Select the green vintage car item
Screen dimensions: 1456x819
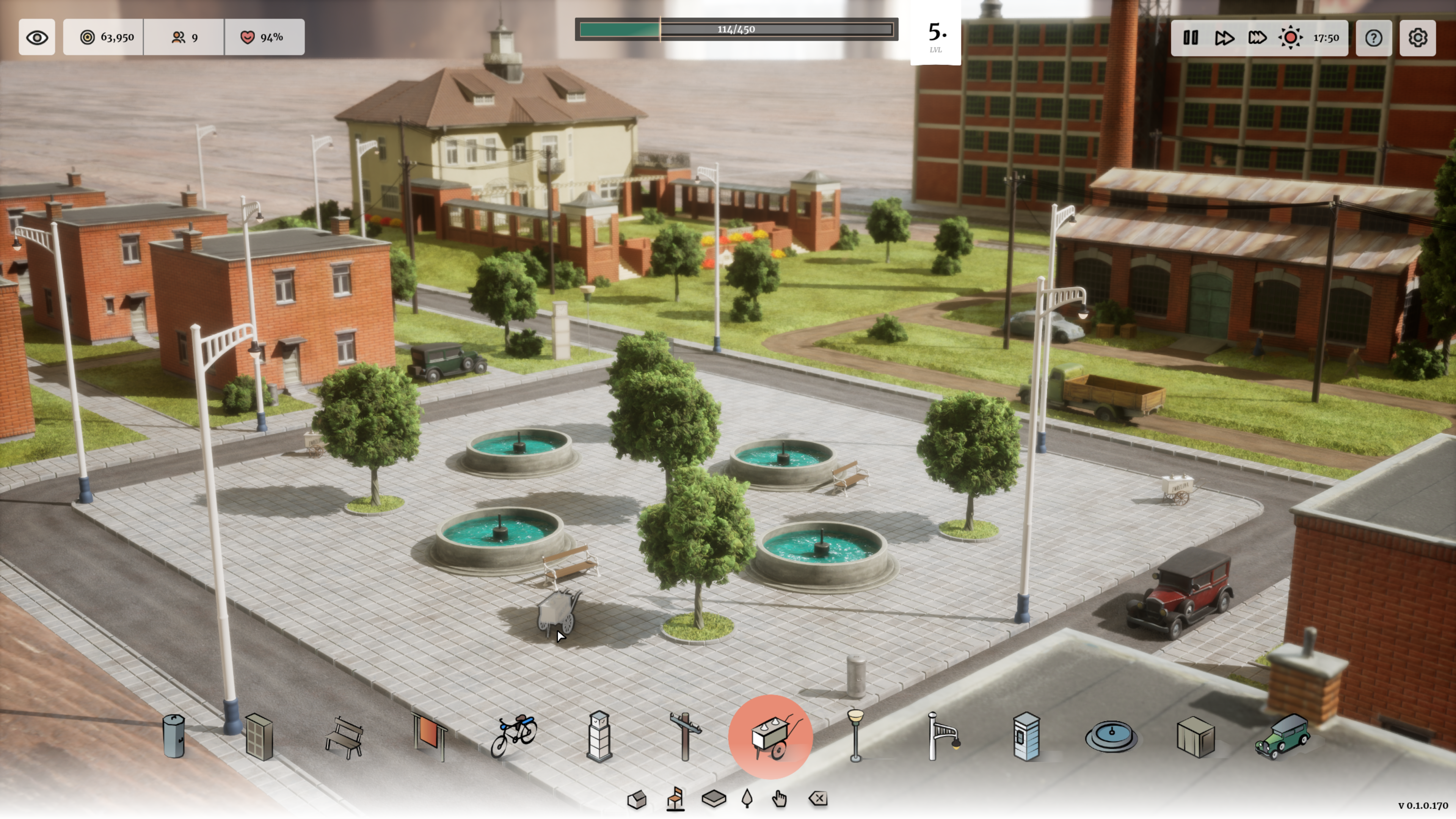[1282, 736]
